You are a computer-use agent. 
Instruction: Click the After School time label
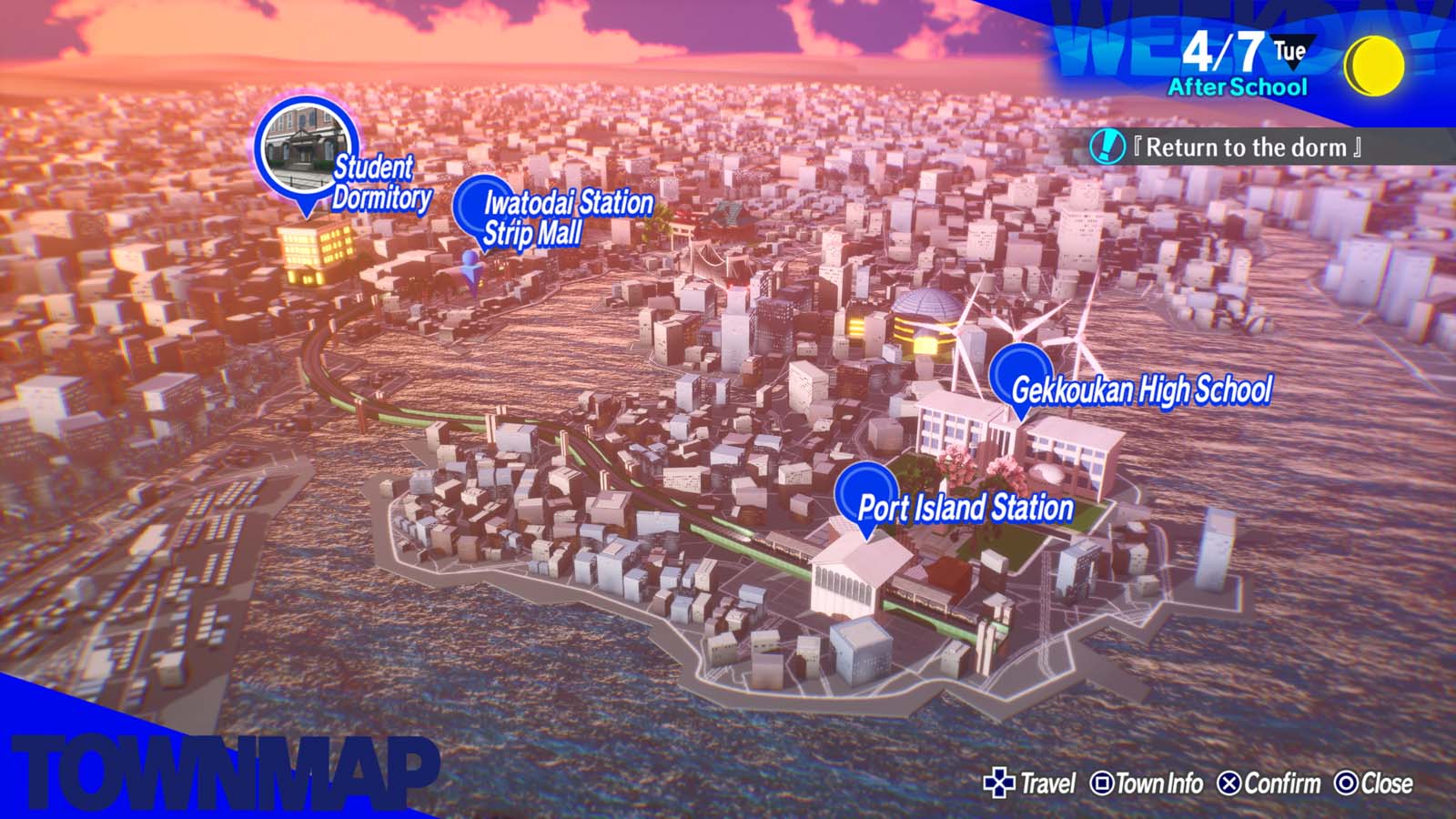pos(1238,88)
